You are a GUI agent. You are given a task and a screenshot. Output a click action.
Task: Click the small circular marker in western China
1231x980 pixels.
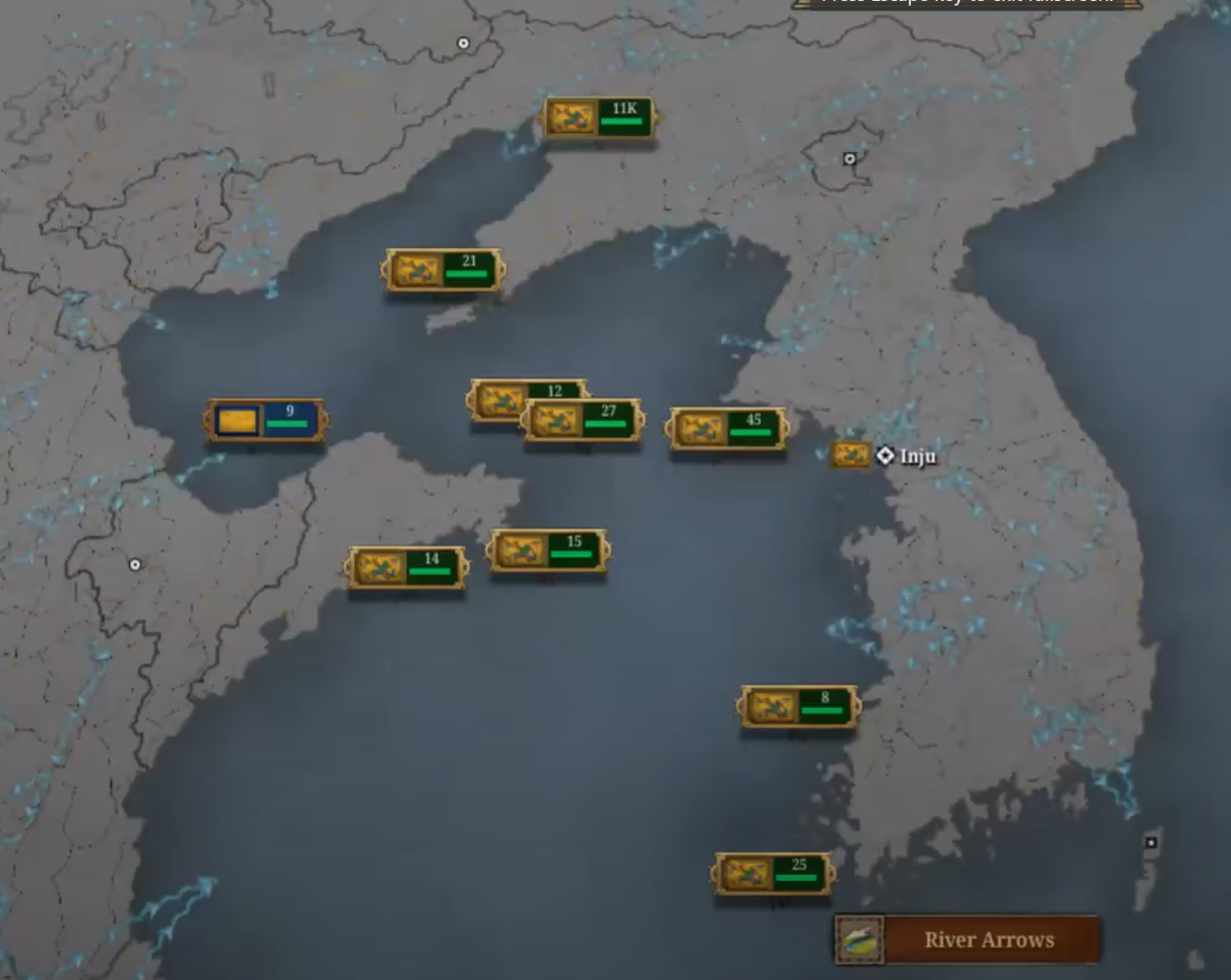point(134,563)
